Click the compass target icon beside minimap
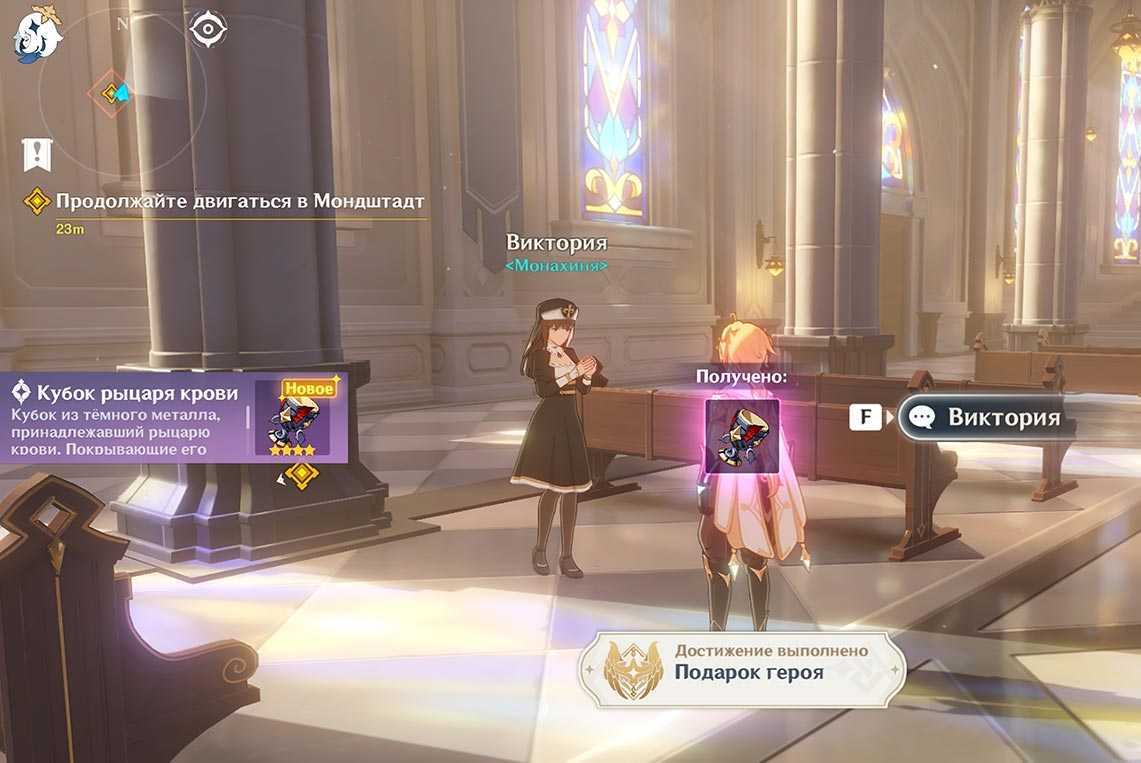 (207, 30)
